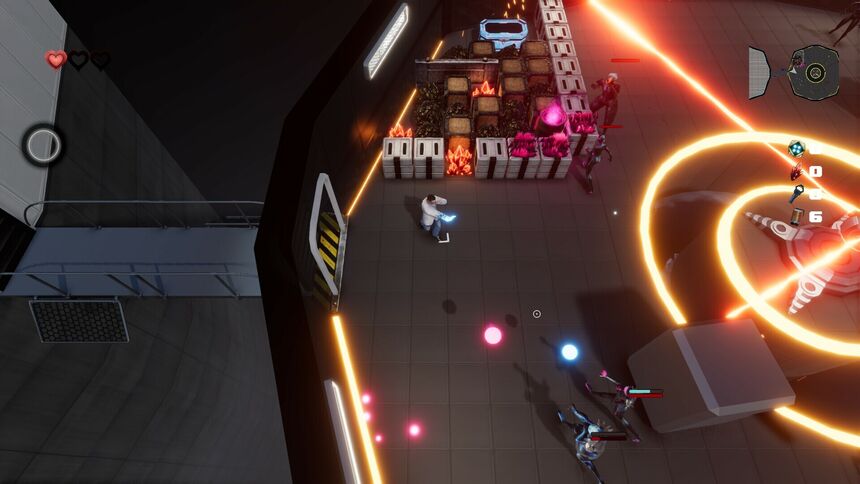Select the blue key icon

(797, 193)
